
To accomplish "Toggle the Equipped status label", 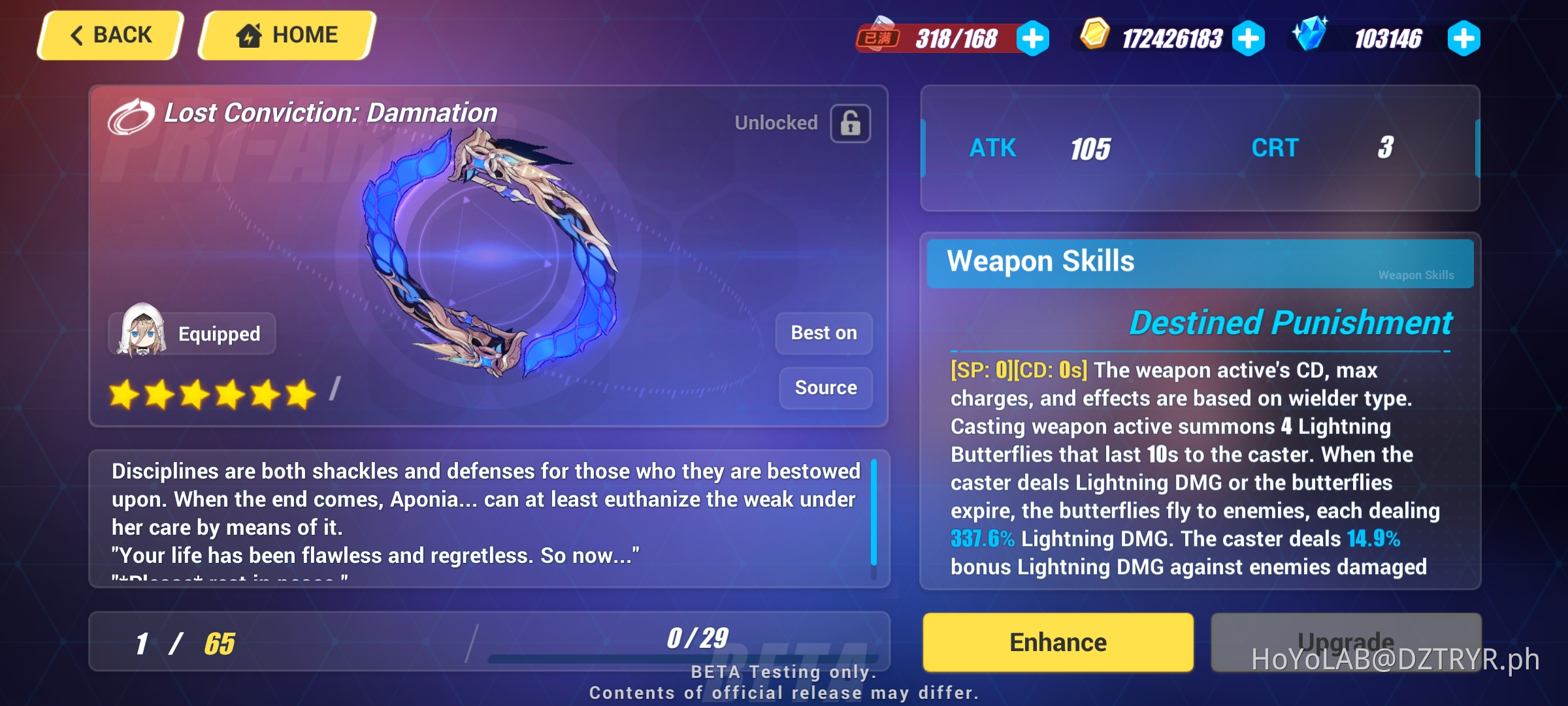I will tap(218, 333).
